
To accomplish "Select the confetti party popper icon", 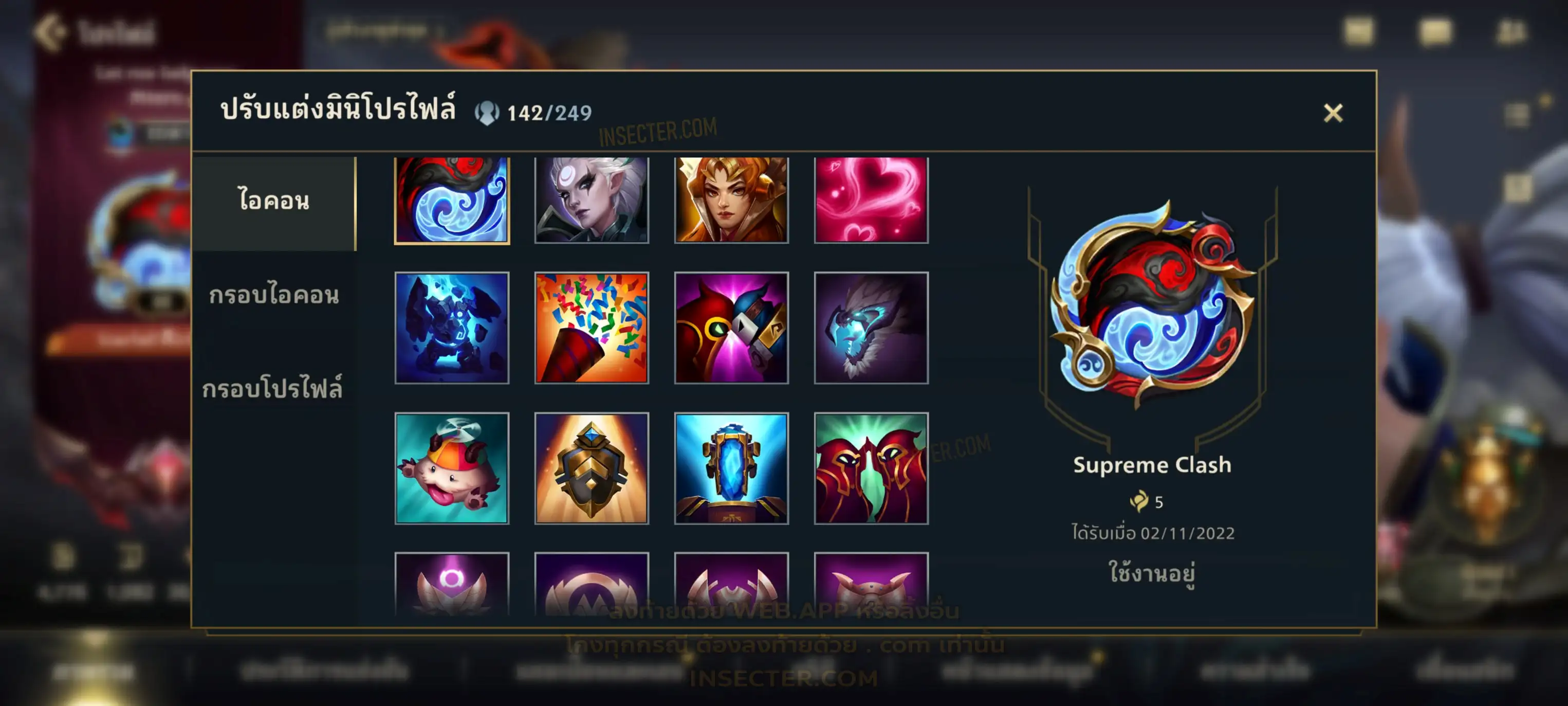I will 591,328.
